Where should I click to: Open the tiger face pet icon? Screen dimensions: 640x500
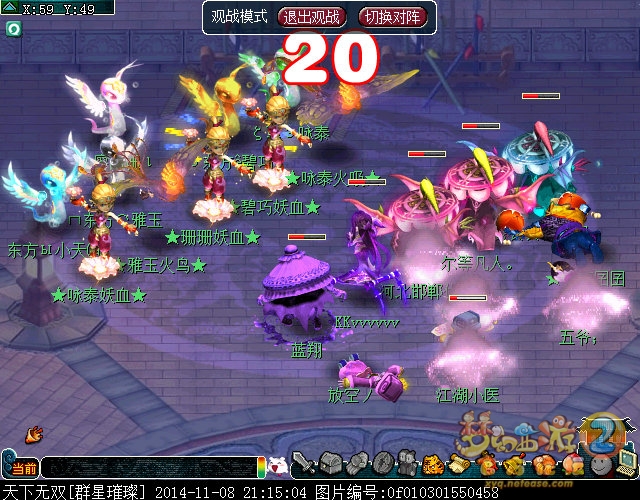coord(433,464)
